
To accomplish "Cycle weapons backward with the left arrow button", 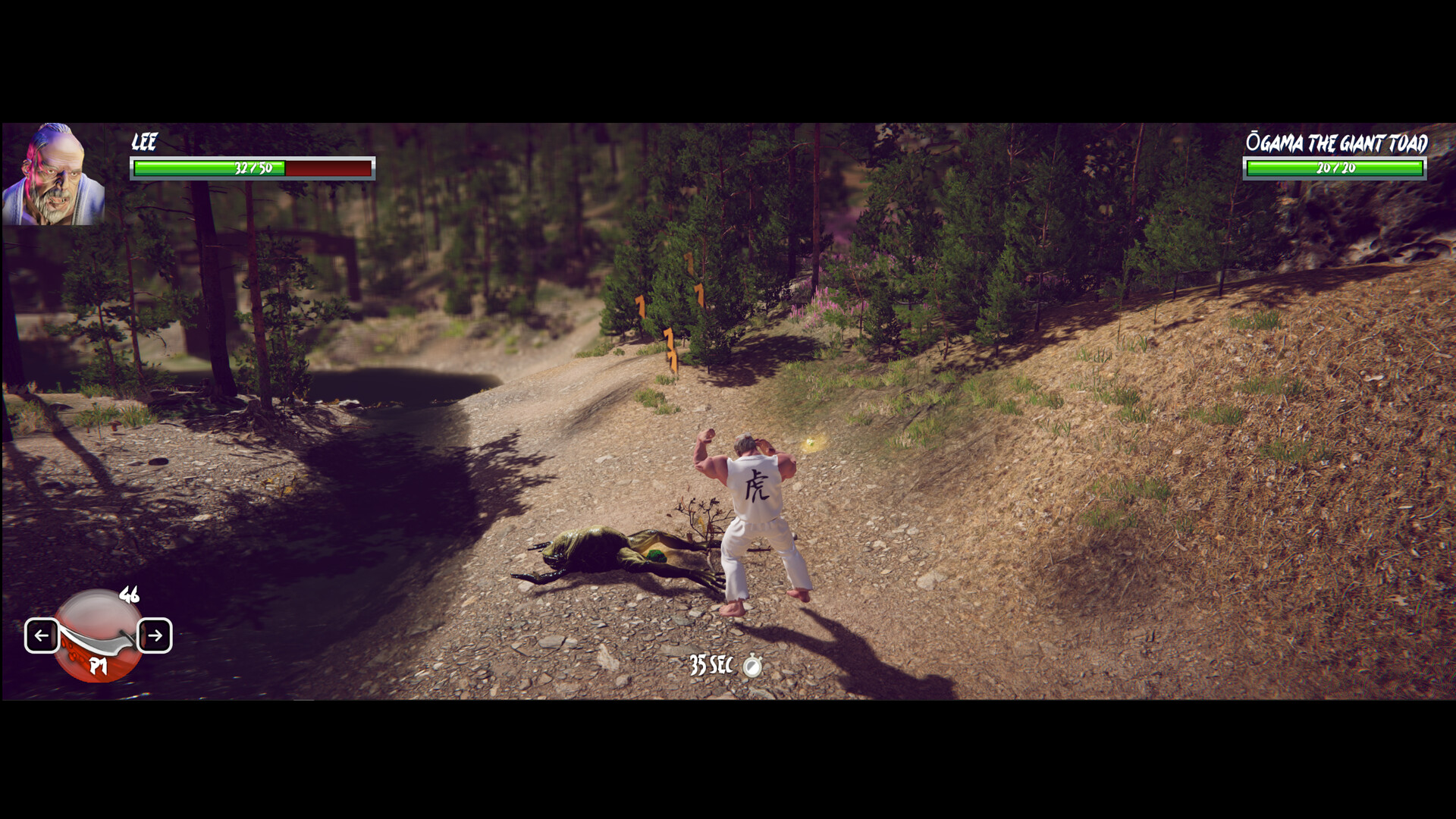I will point(43,637).
